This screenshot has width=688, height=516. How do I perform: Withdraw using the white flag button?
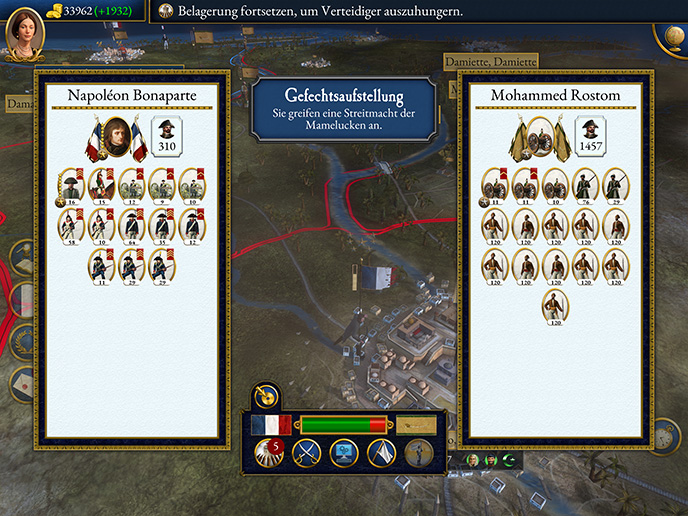click(x=381, y=453)
